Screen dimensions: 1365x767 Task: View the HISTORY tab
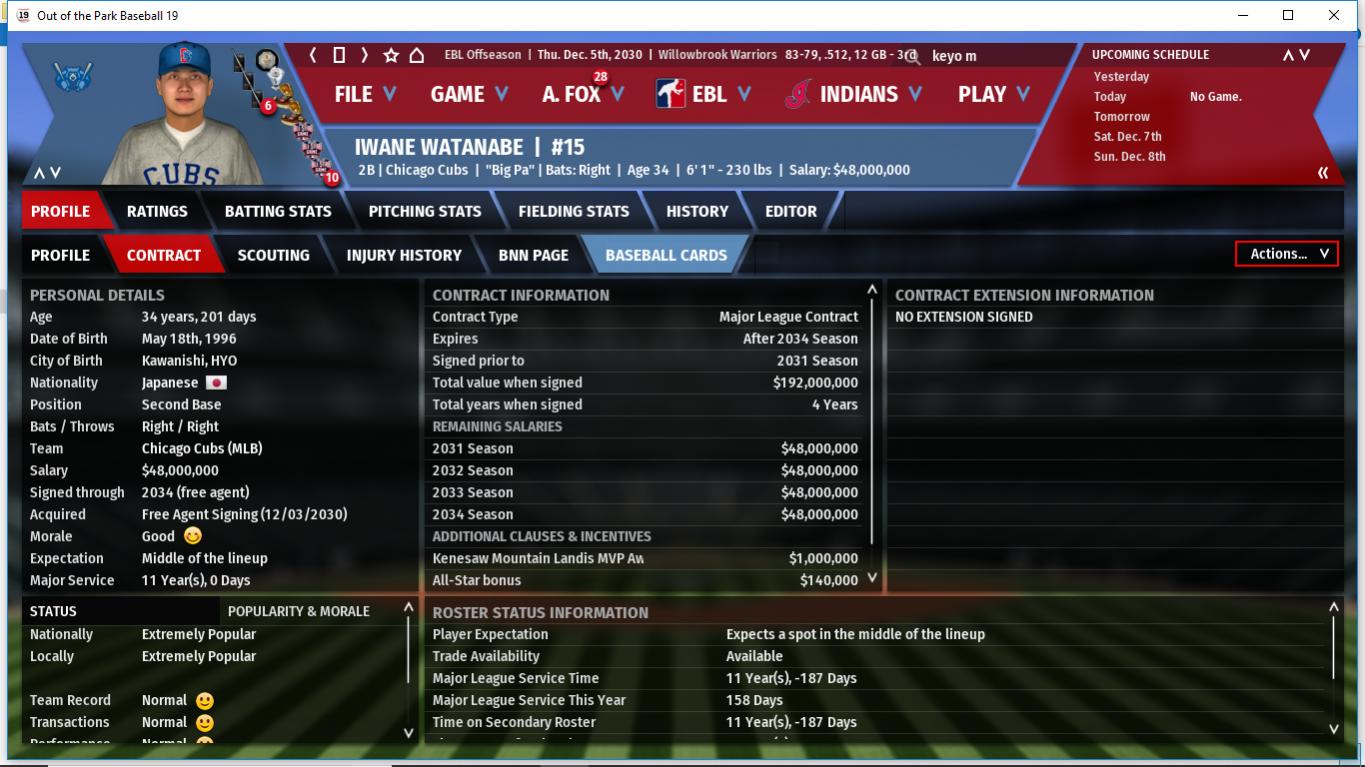tap(697, 211)
